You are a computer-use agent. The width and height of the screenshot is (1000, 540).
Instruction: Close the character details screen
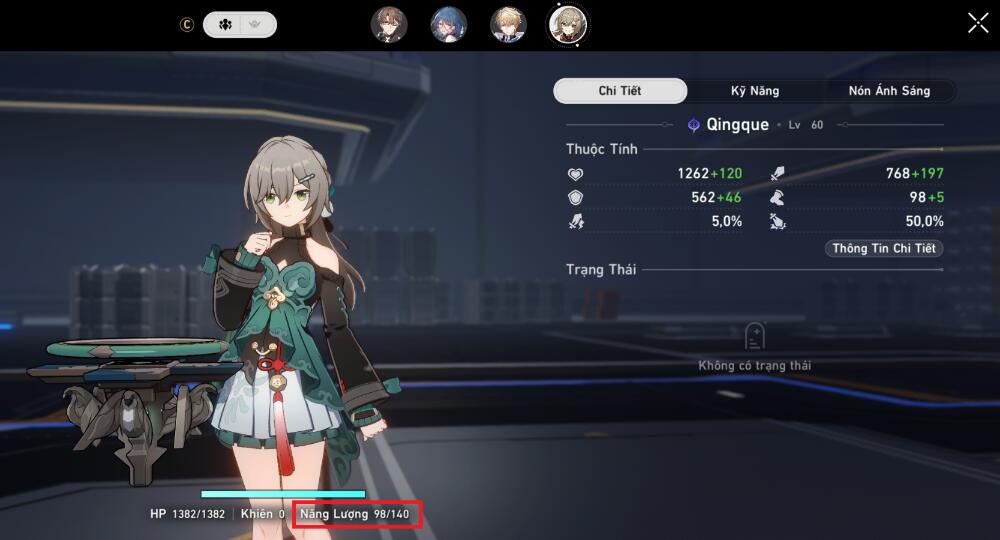978,23
